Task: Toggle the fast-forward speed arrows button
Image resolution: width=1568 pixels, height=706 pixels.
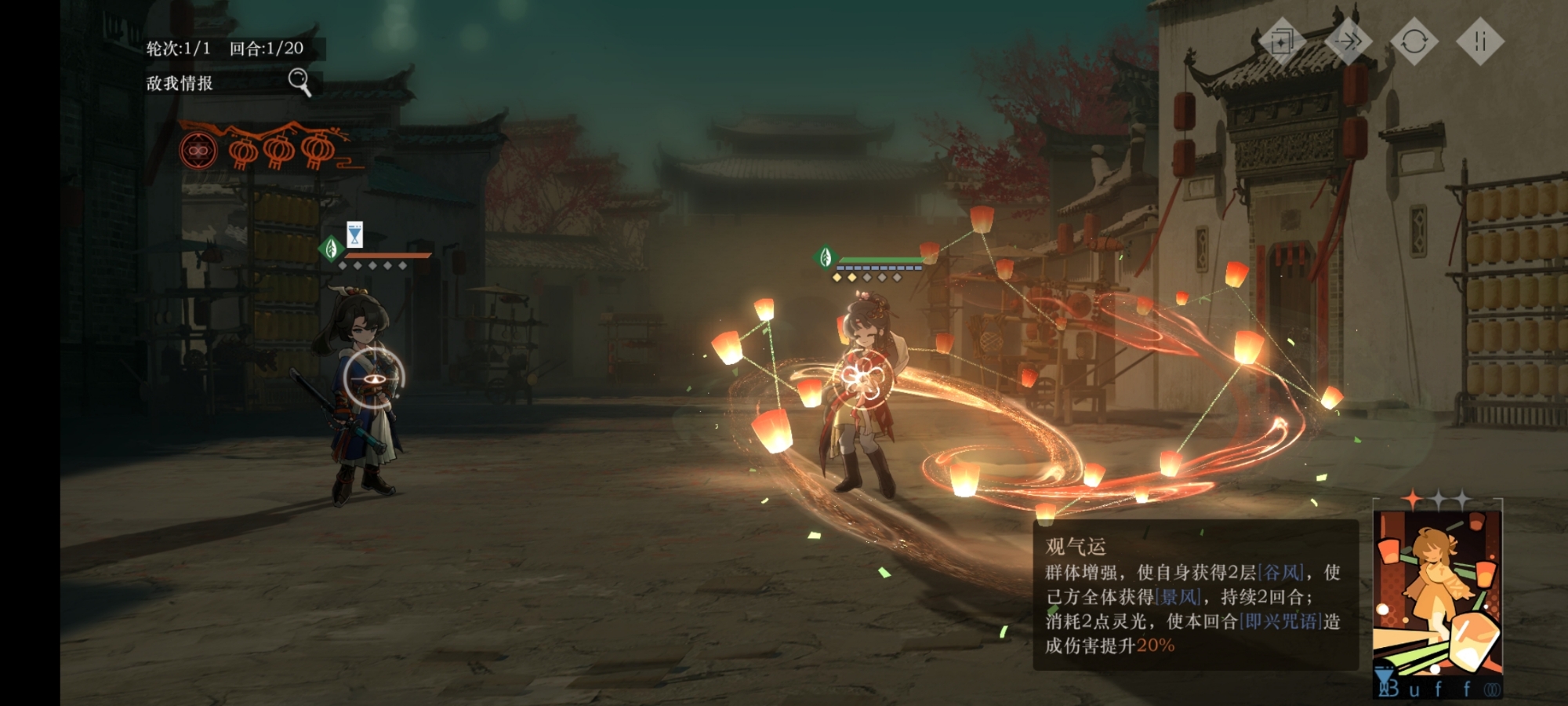Action: tap(1348, 41)
